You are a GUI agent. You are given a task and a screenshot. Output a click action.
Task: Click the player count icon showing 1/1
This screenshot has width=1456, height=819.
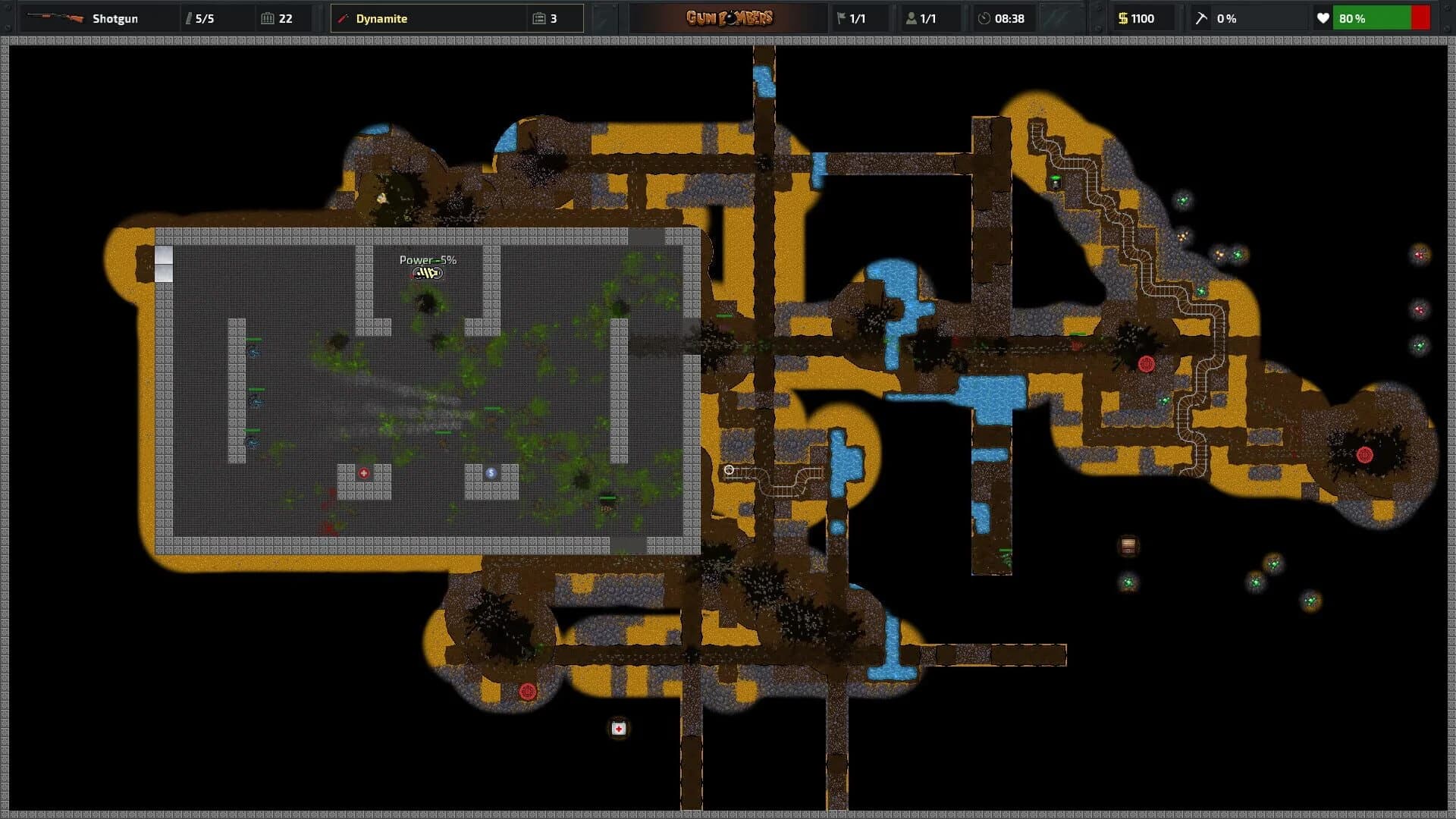(x=912, y=18)
